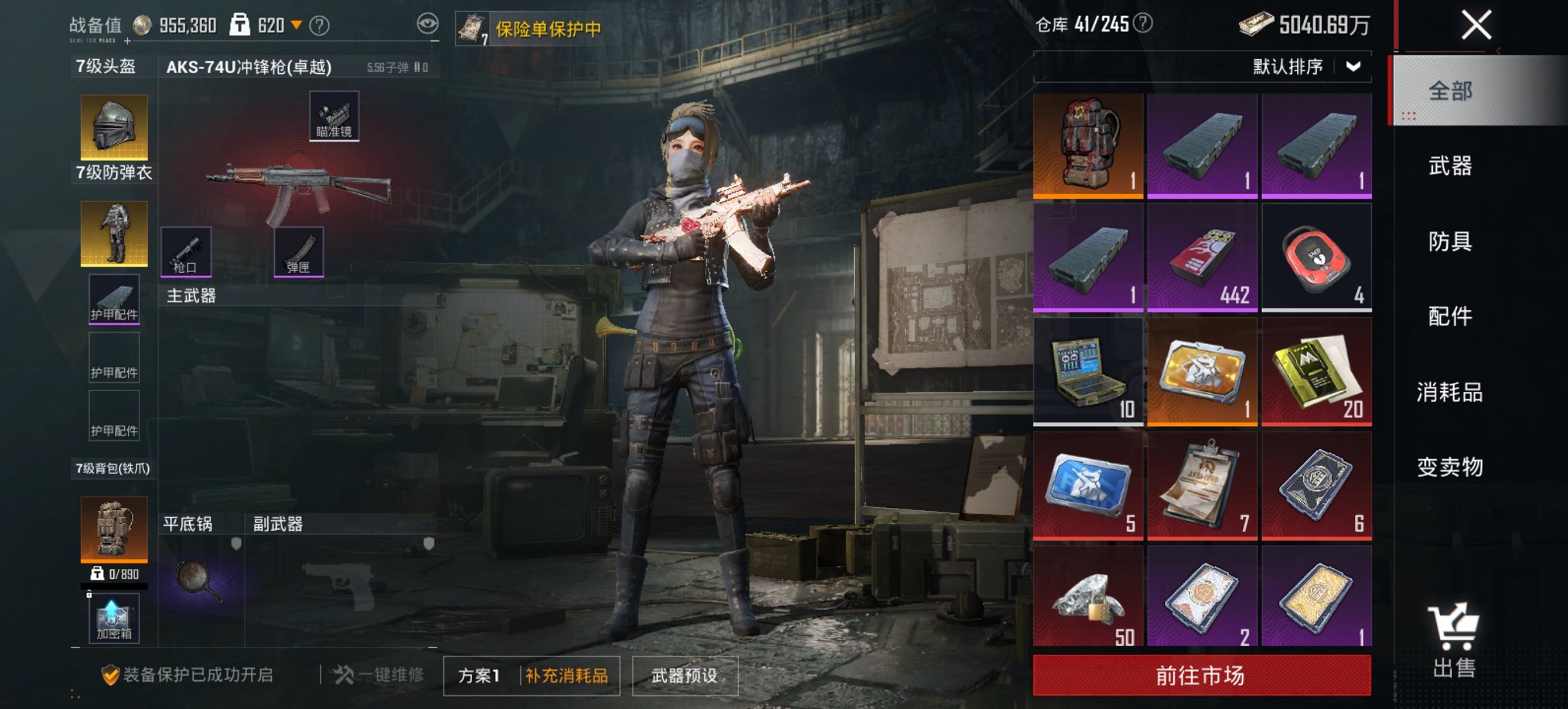Toggle the eye icon above the character
1568x709 pixels.
(428, 23)
